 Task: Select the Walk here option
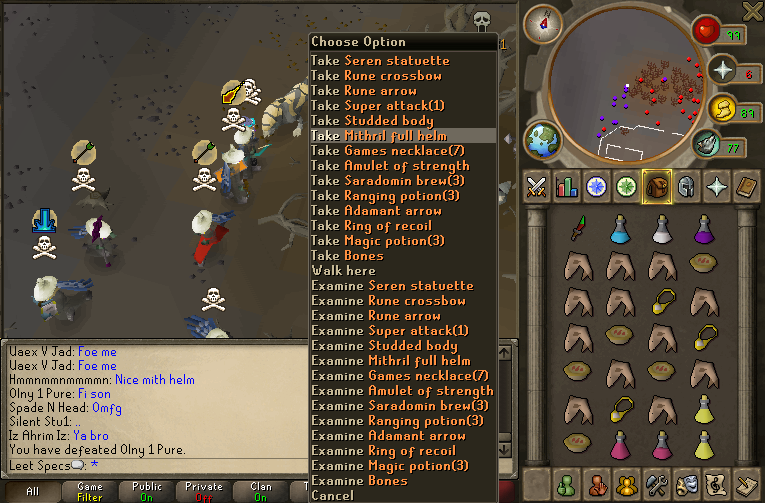343,271
